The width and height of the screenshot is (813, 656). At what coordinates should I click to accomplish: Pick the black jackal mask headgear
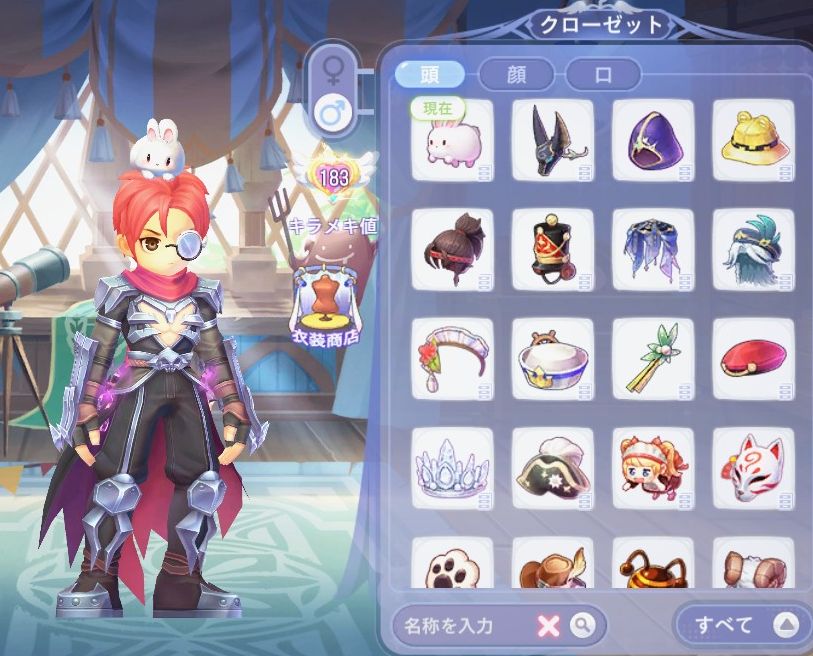click(x=552, y=141)
